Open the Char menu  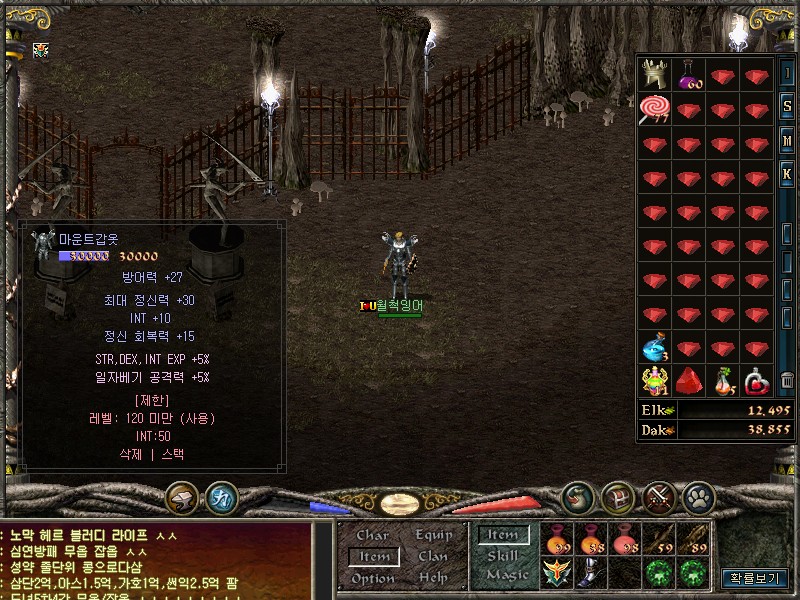(373, 535)
